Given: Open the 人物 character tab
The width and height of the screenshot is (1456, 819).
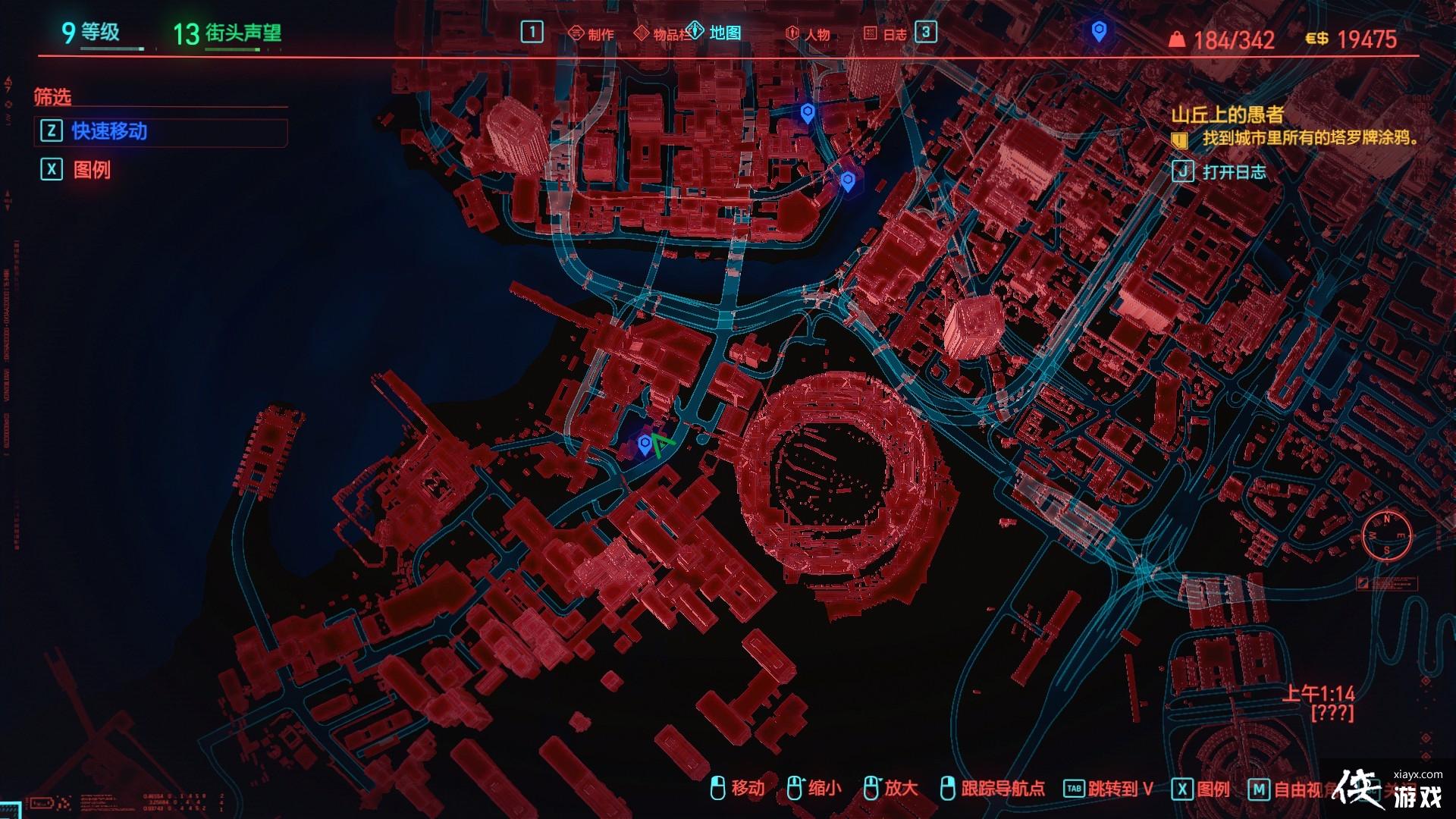Looking at the screenshot, I should point(808,34).
